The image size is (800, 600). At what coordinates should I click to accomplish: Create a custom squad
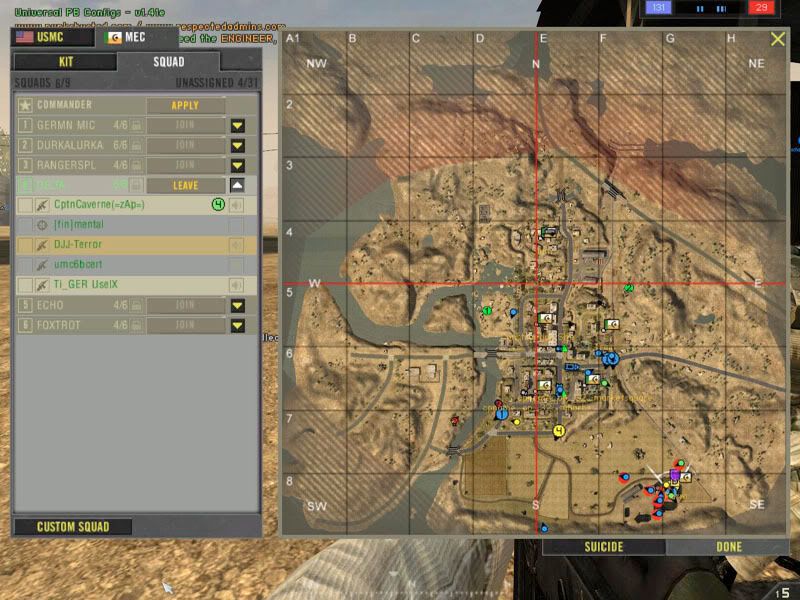[72, 527]
